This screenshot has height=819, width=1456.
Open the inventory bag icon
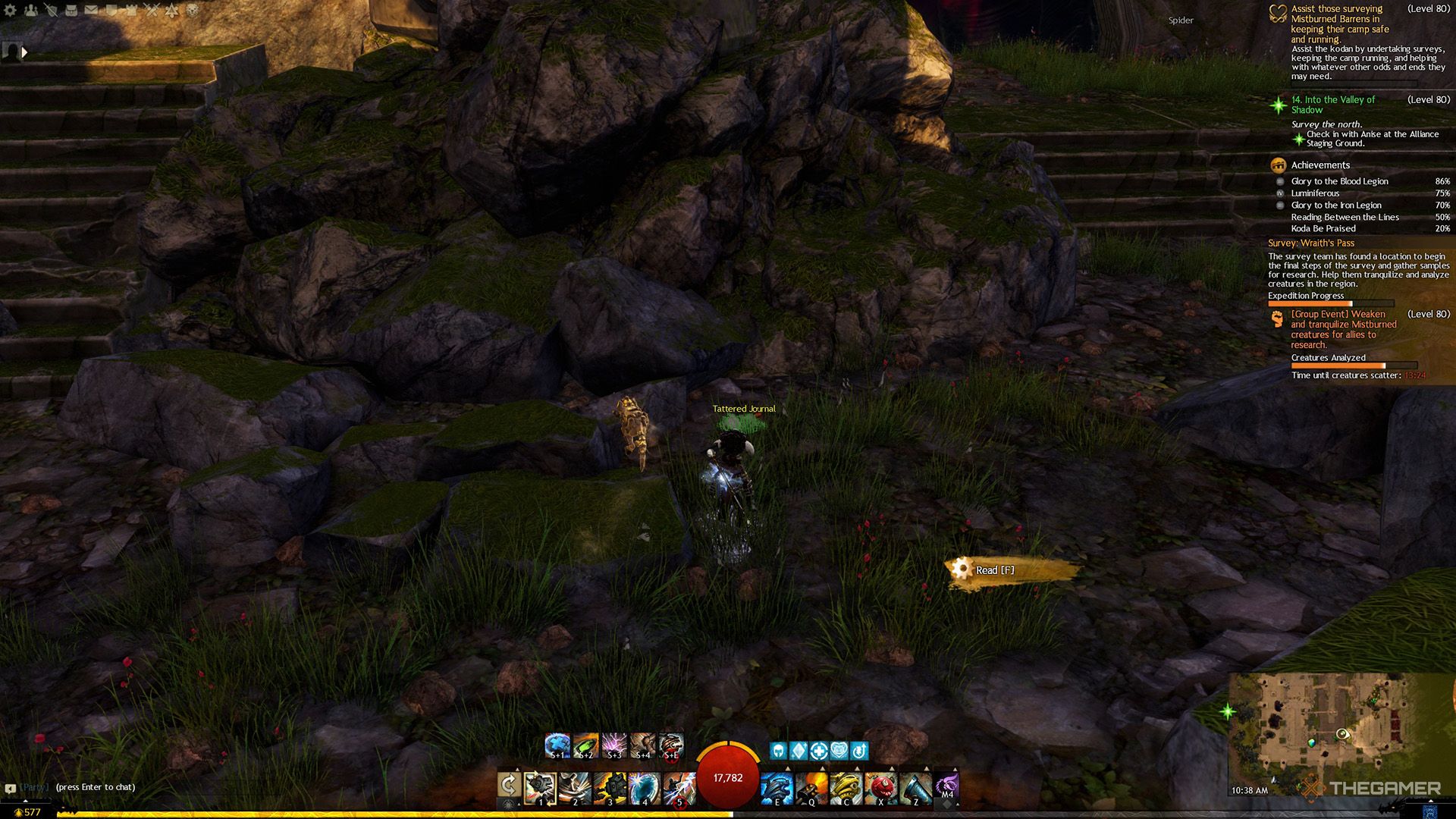click(x=71, y=10)
